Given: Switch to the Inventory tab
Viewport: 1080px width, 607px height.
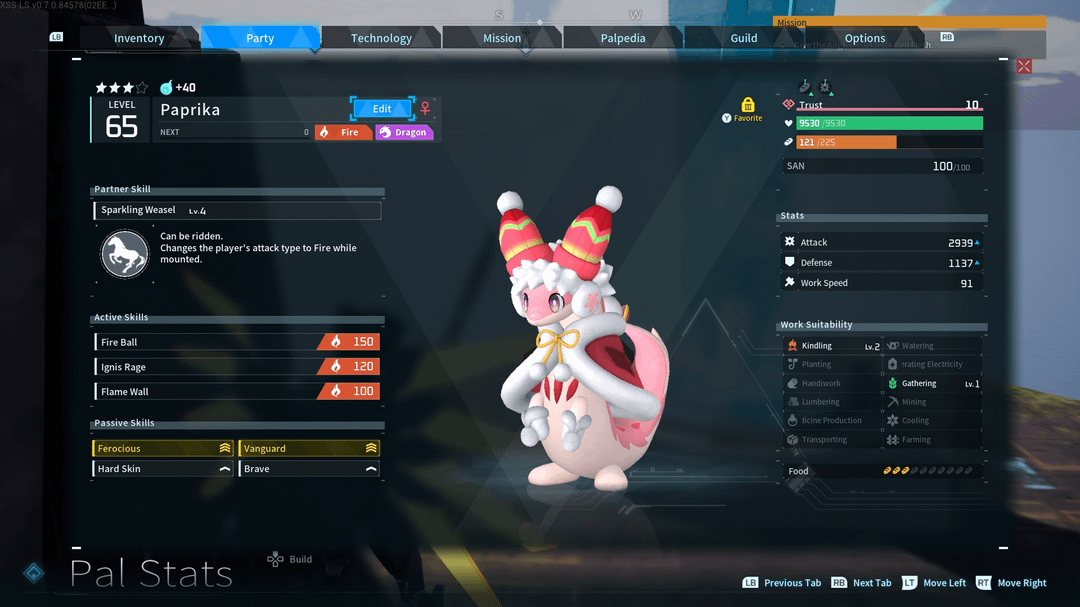Looking at the screenshot, I should (x=139, y=38).
